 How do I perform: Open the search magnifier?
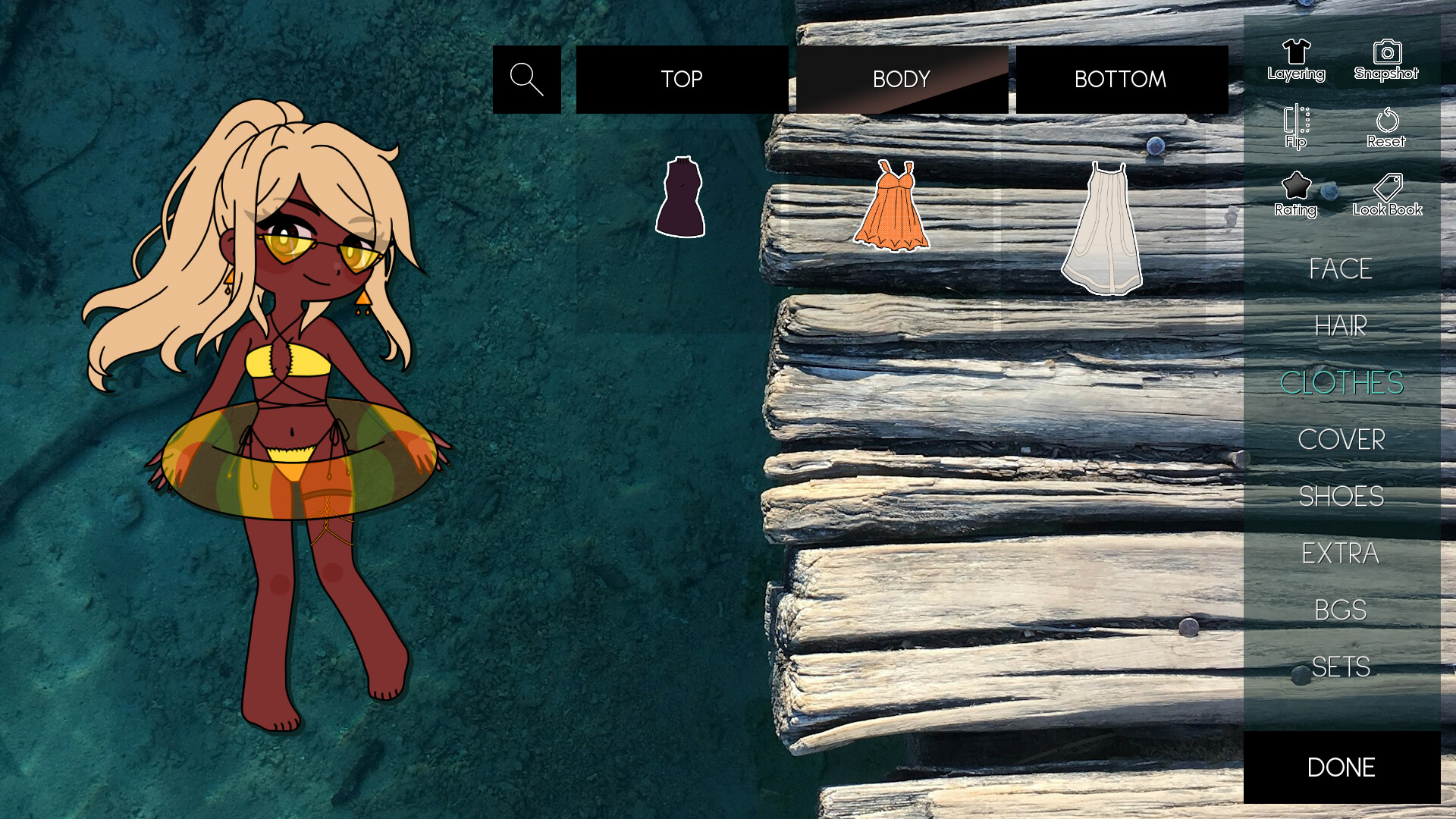(526, 79)
